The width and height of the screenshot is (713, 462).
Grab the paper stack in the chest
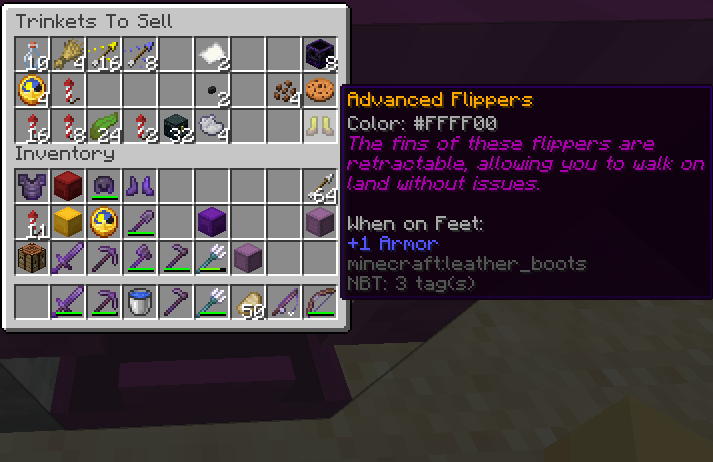click(212, 55)
